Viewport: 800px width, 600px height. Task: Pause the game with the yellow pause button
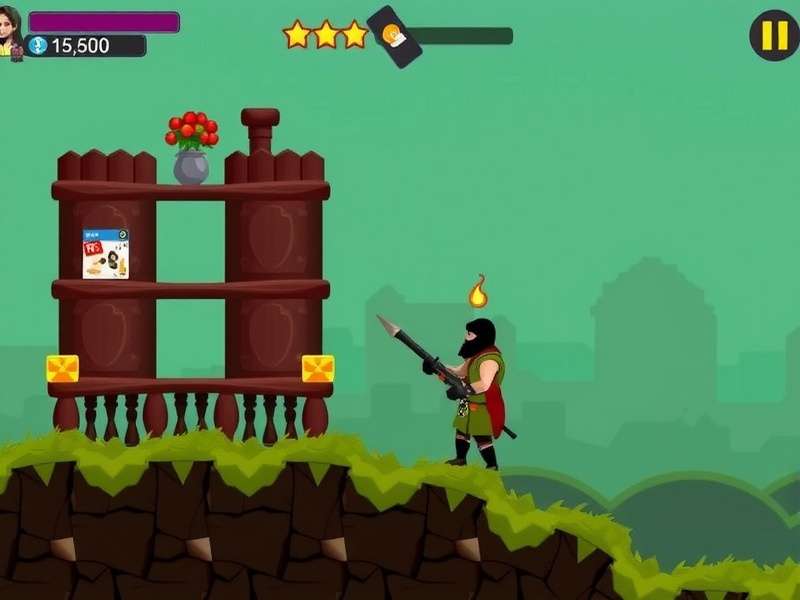pyautogui.click(x=774, y=36)
